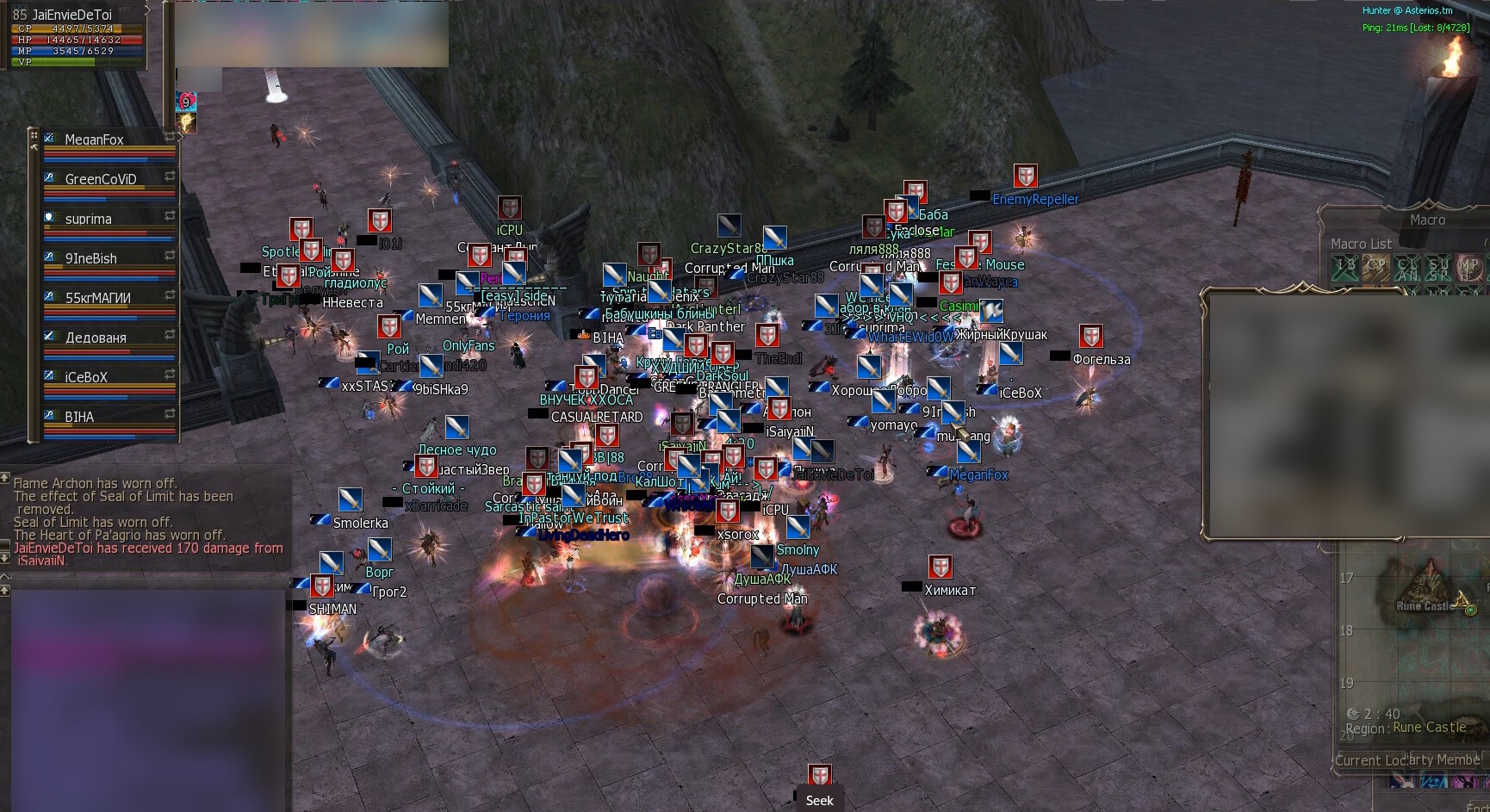The width and height of the screenshot is (1490, 812).
Task: Select party member MeganFox in party list
Action: pyautogui.click(x=95, y=139)
